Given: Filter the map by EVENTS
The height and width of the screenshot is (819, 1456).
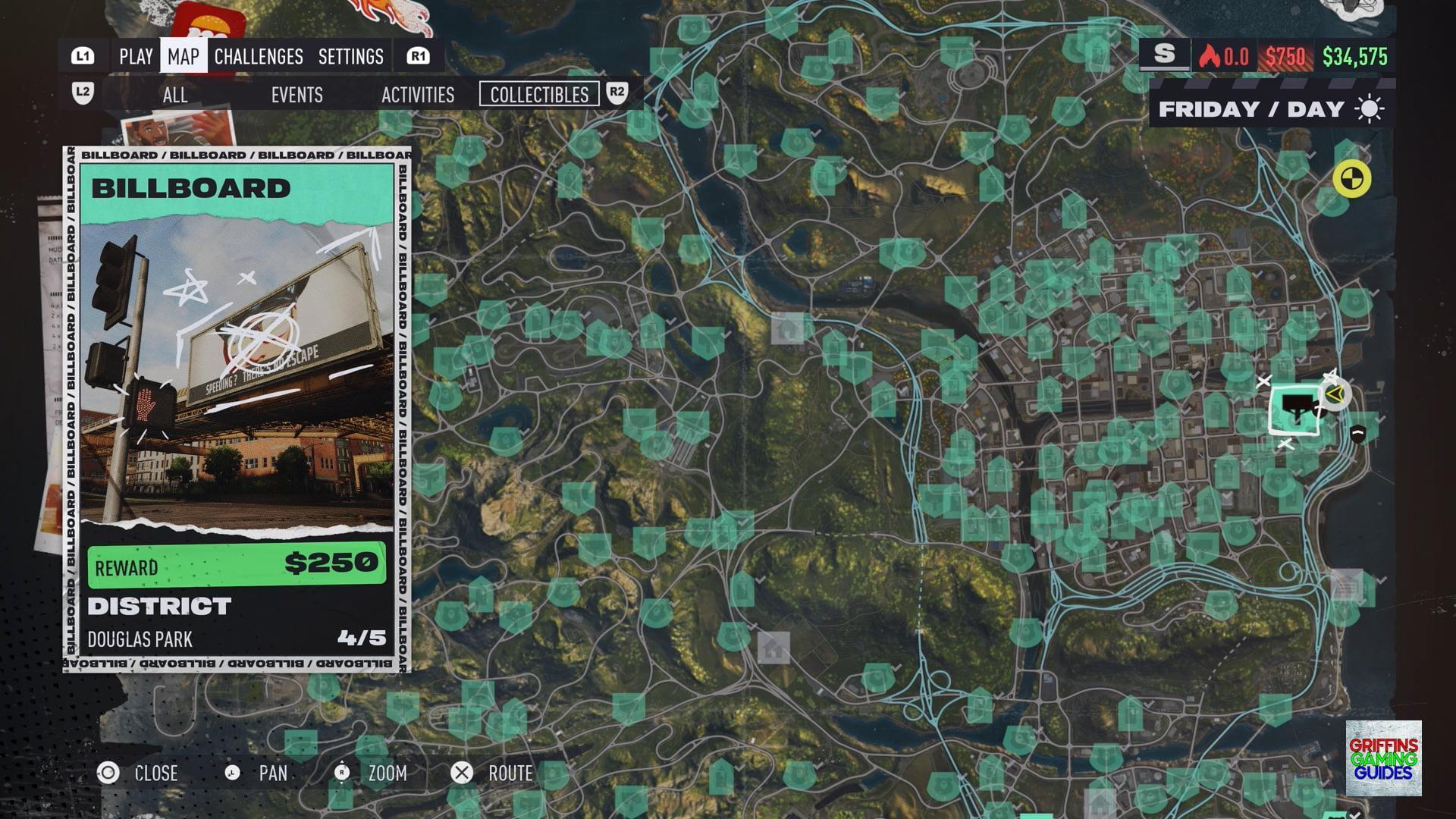Looking at the screenshot, I should 297,95.
